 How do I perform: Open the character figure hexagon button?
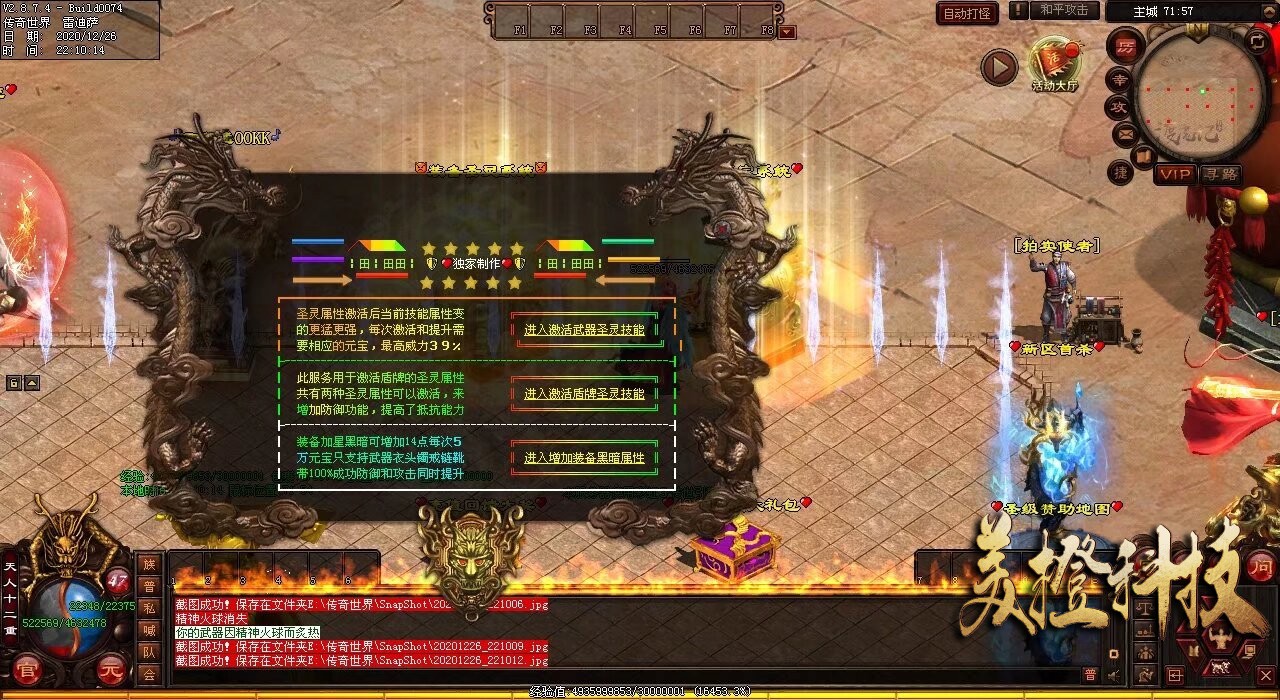pyautogui.click(x=1219, y=637)
